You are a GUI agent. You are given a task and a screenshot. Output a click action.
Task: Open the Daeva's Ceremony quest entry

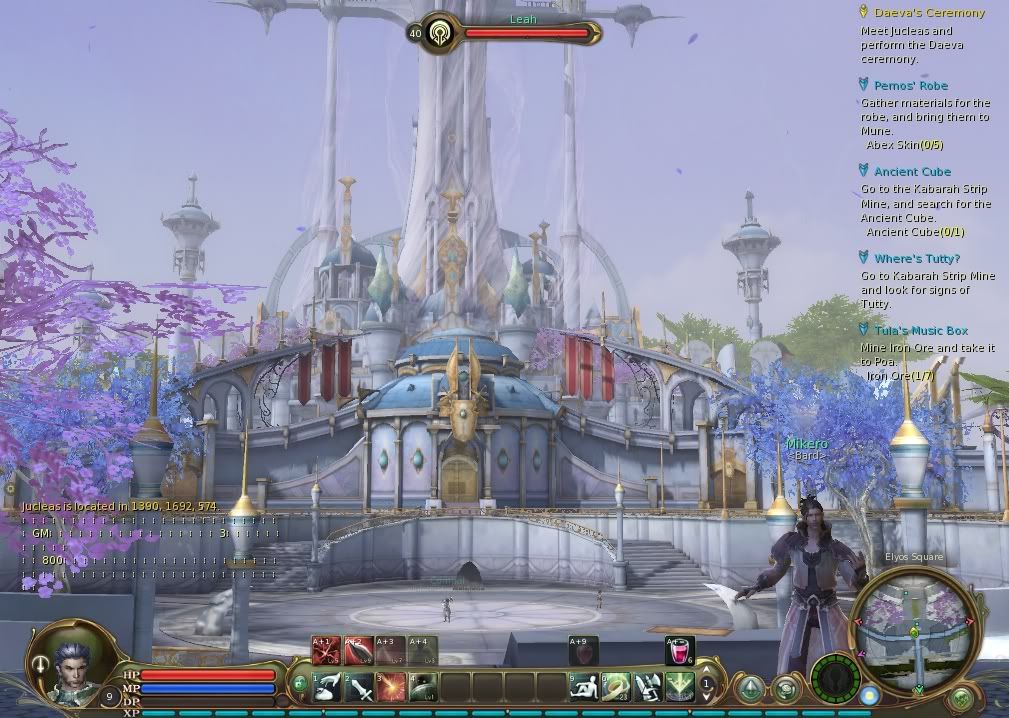929,13
